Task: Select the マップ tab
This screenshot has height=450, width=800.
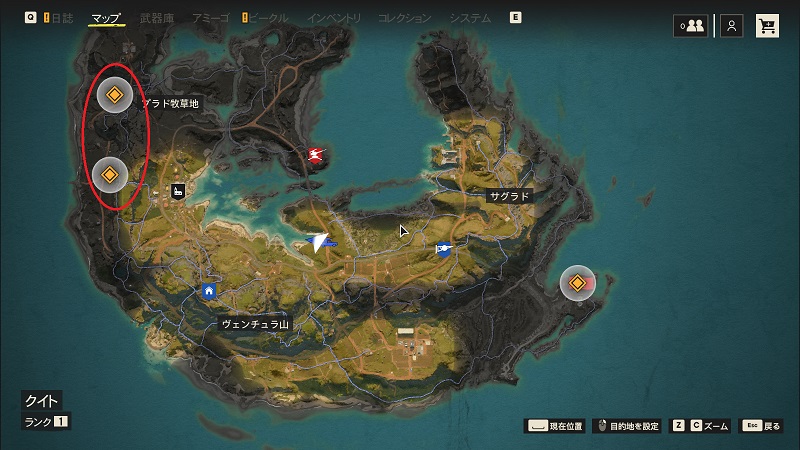Action: [105, 18]
